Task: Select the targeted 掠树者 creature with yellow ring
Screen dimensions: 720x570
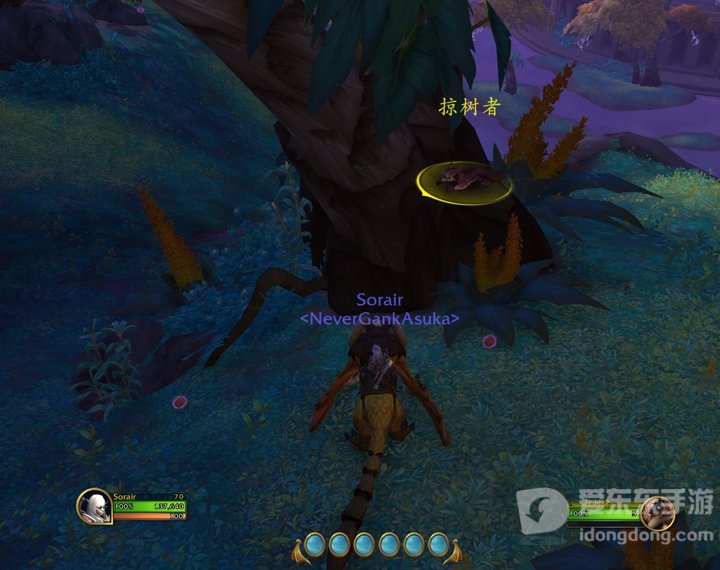Action: click(465, 180)
